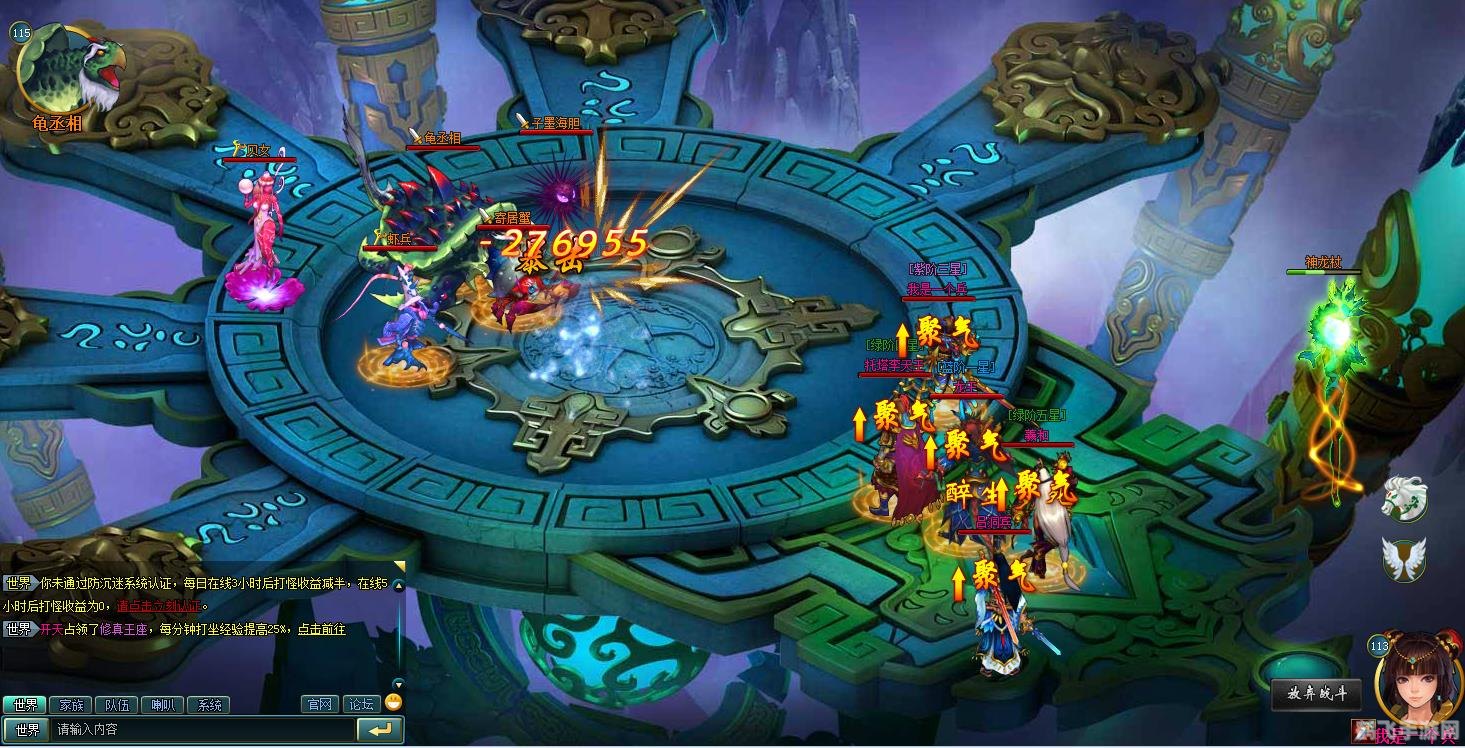Switch to the 世界 chat tab
The height and width of the screenshot is (748, 1465).
[x=24, y=705]
